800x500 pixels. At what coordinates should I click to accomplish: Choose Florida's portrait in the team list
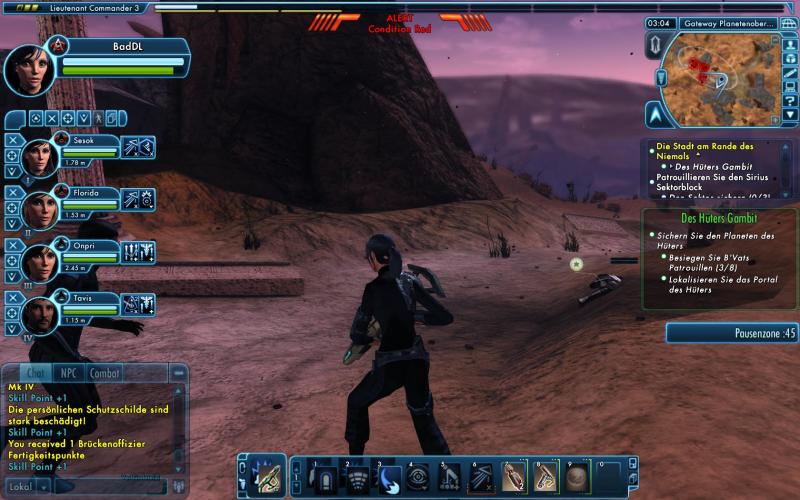[x=42, y=206]
